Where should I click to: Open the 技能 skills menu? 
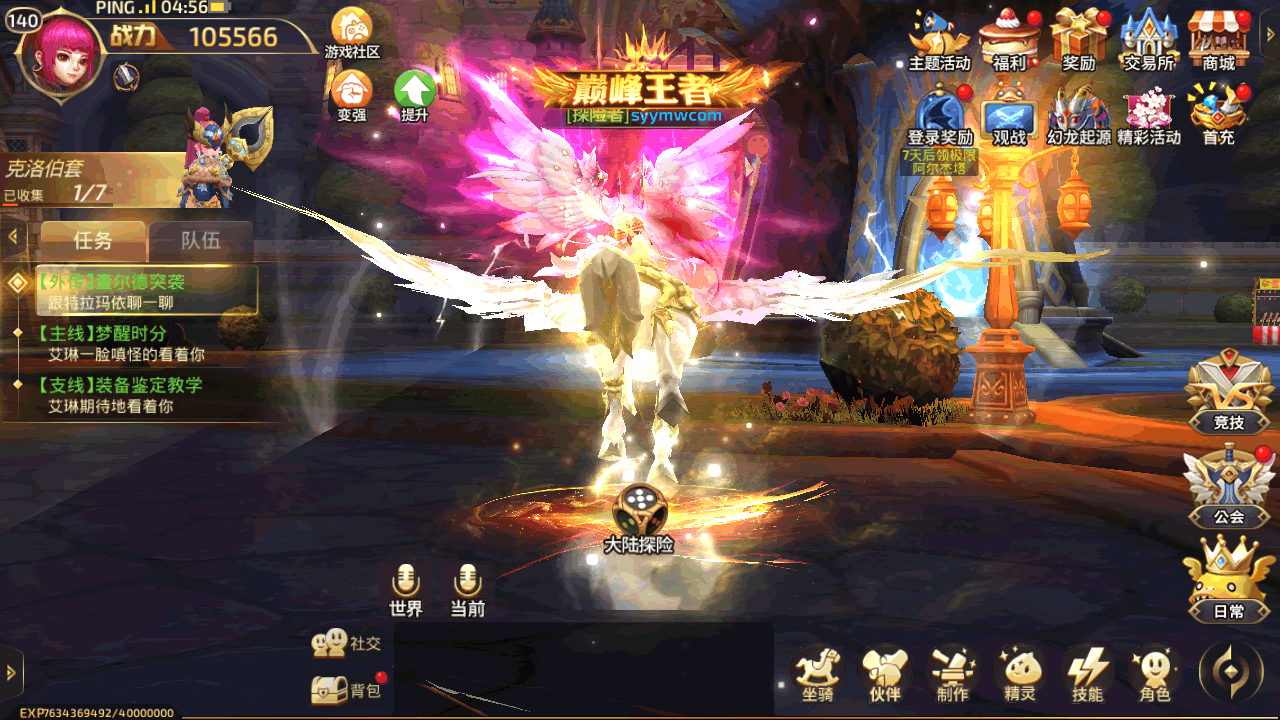[x=1087, y=672]
